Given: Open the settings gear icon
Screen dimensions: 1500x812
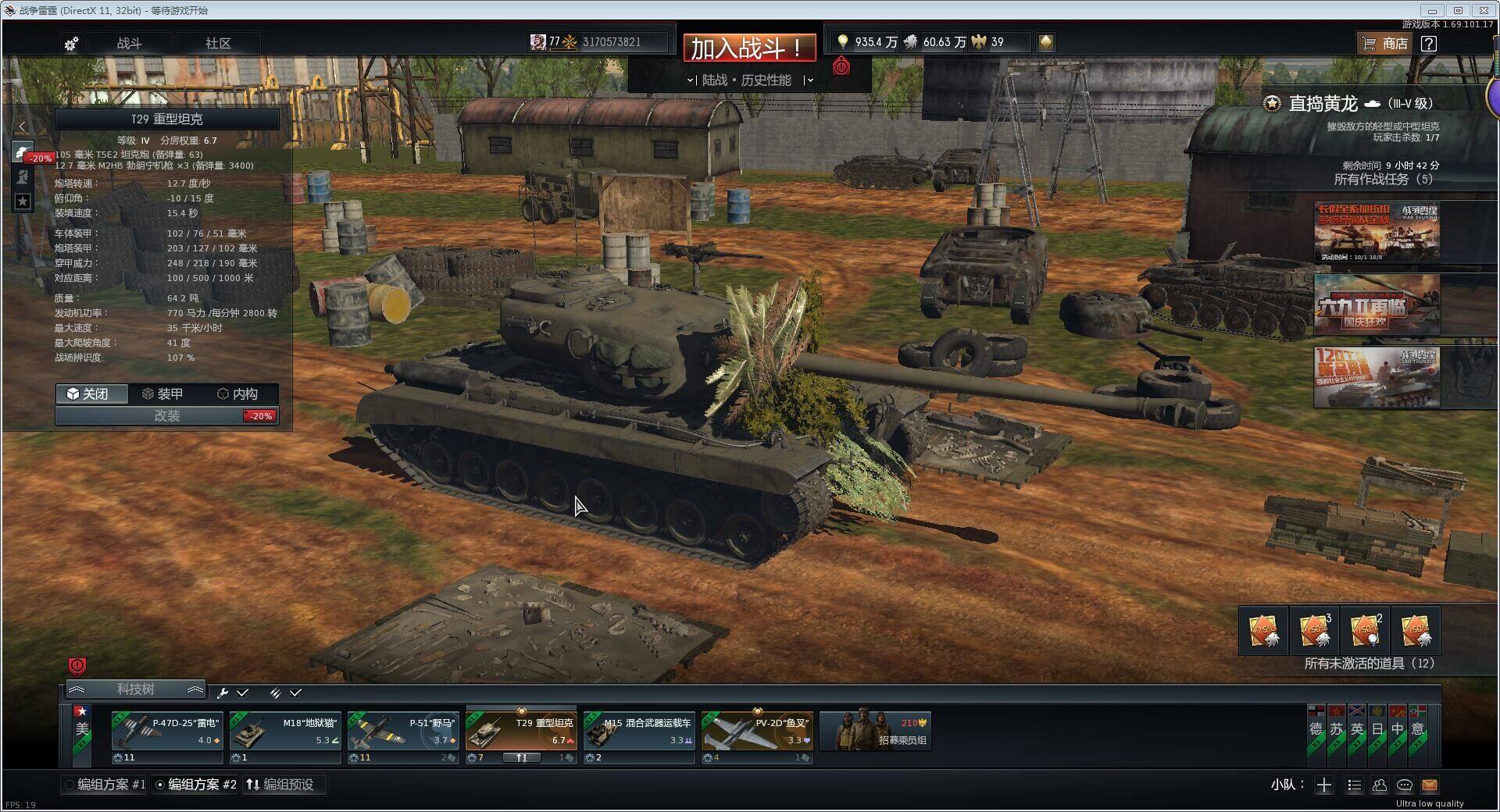Looking at the screenshot, I should pos(71,44).
